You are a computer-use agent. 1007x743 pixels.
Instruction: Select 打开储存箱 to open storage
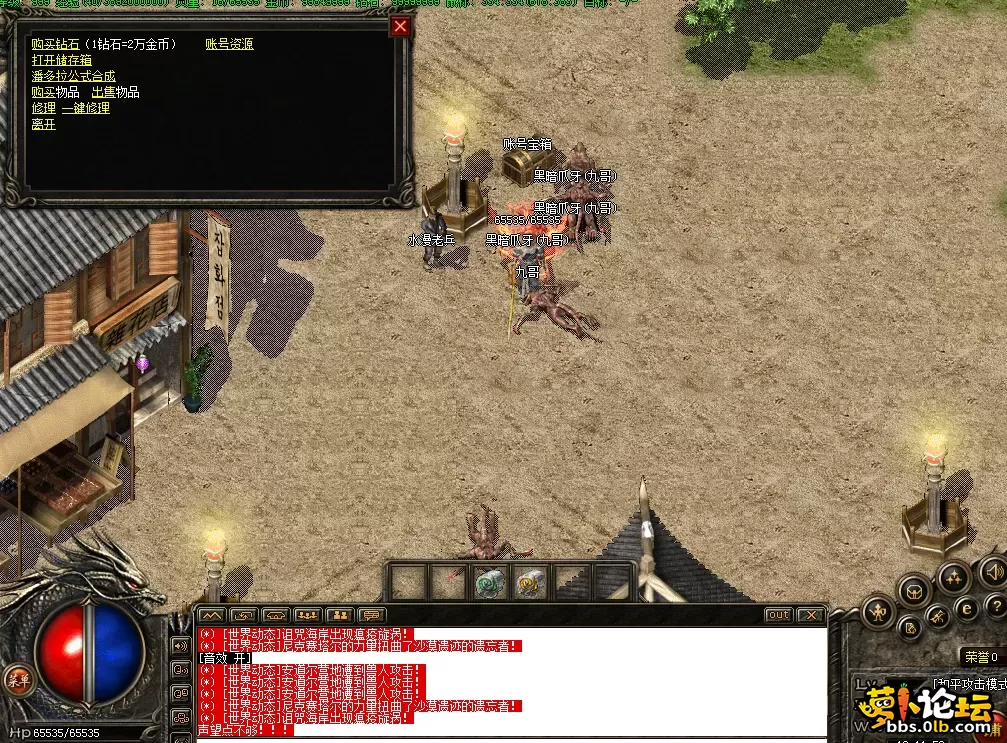(61, 60)
